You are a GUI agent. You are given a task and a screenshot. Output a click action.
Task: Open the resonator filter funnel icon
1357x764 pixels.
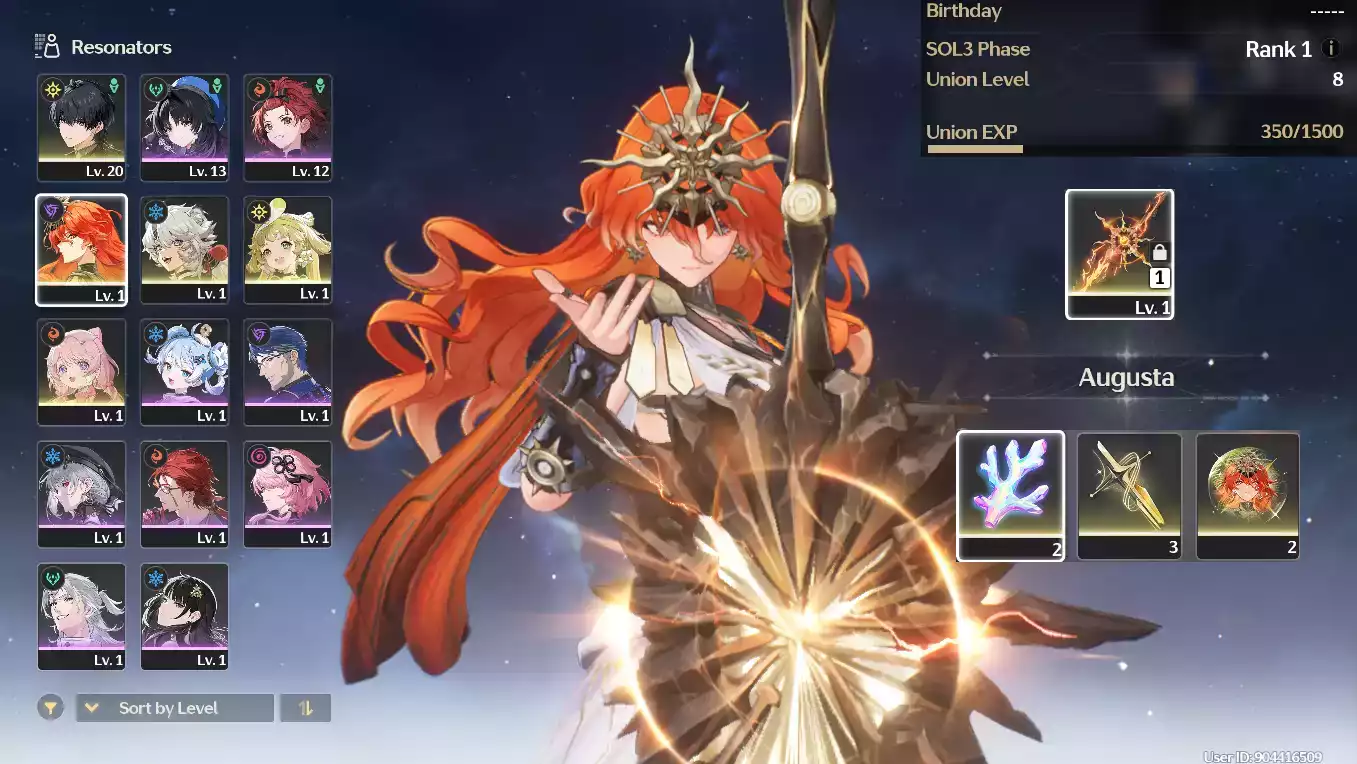coord(50,708)
